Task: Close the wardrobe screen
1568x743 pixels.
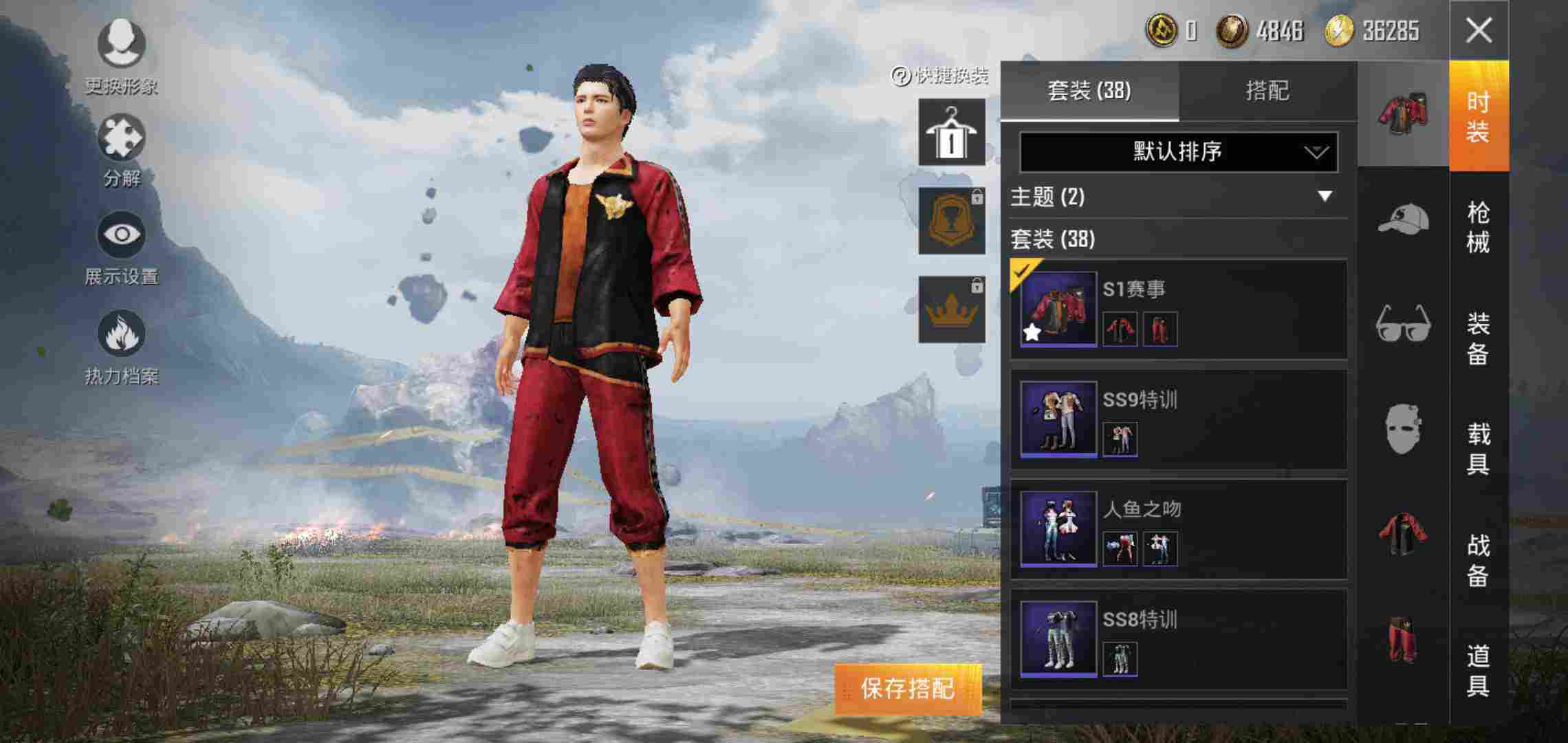Action: point(1479,31)
